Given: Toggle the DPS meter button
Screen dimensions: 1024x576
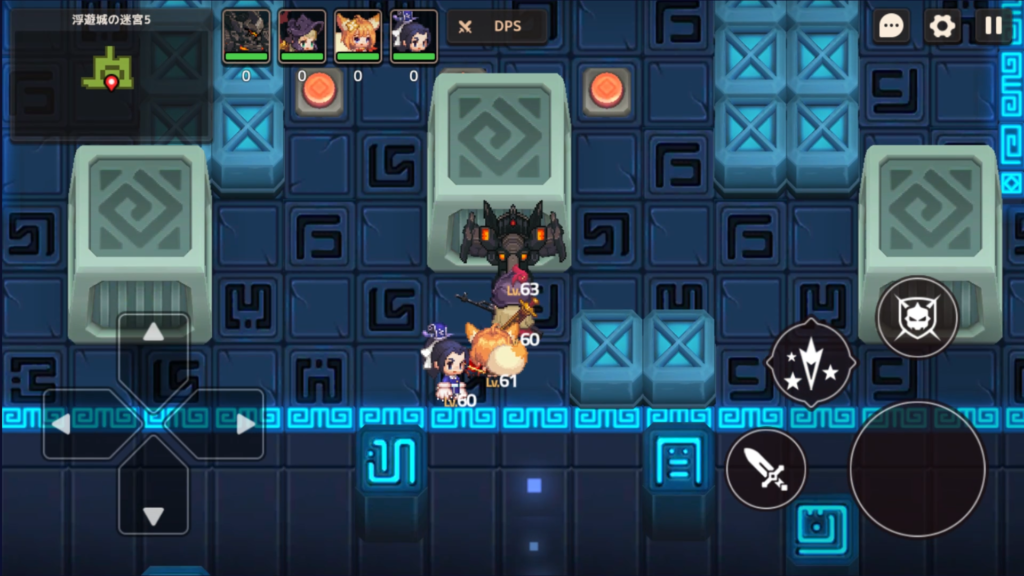Looking at the screenshot, I should point(497,27).
